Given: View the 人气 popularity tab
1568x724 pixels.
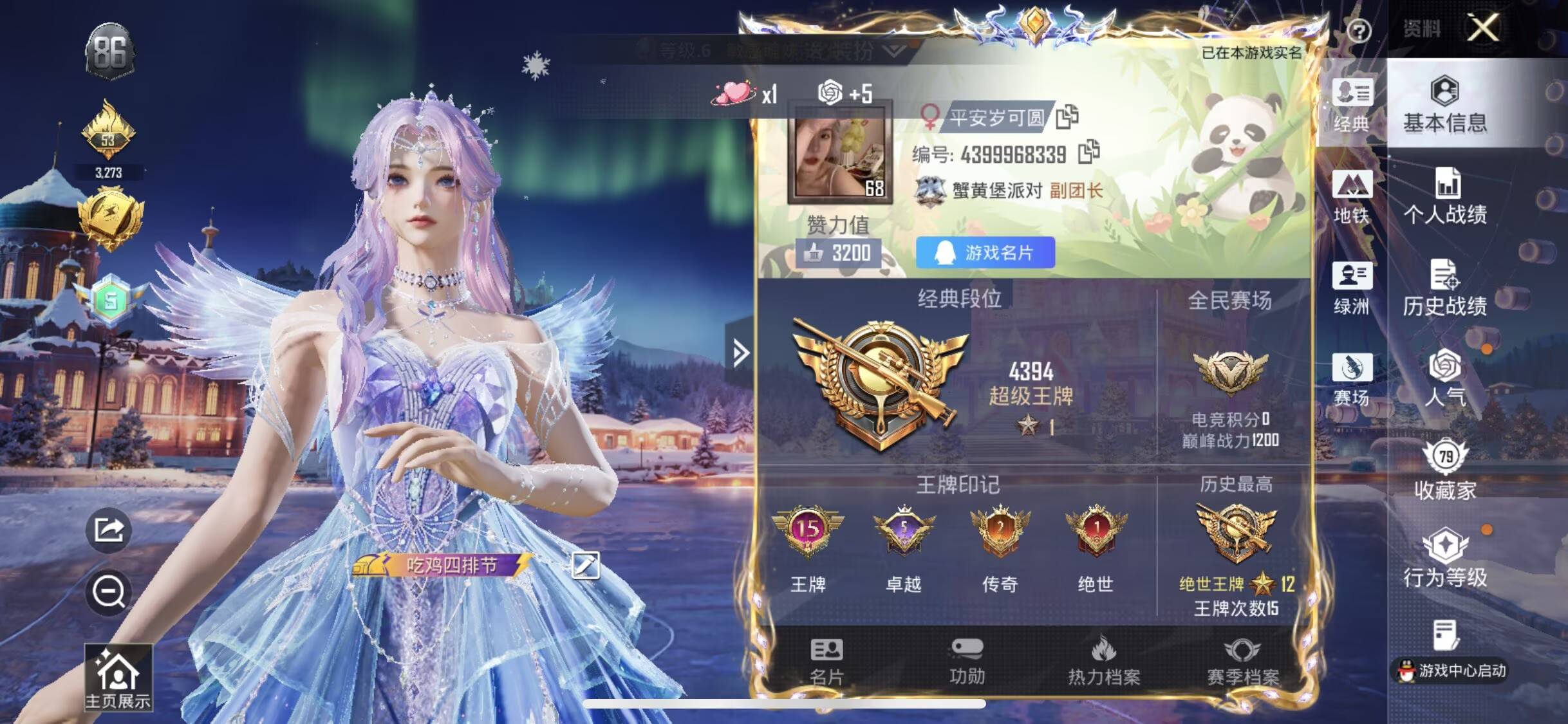Looking at the screenshot, I should 1445,378.
